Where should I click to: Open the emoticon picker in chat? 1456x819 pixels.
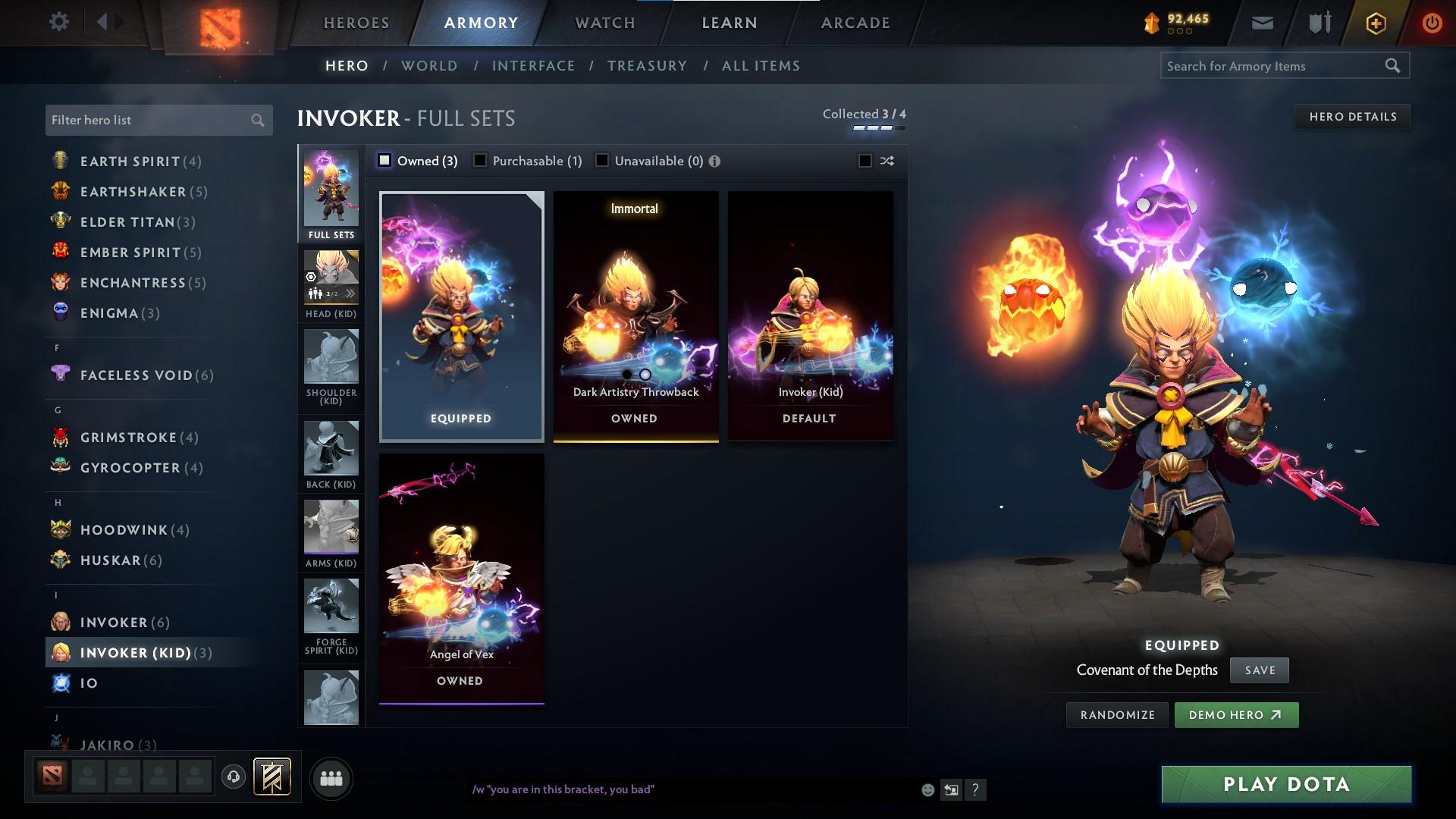click(x=927, y=789)
